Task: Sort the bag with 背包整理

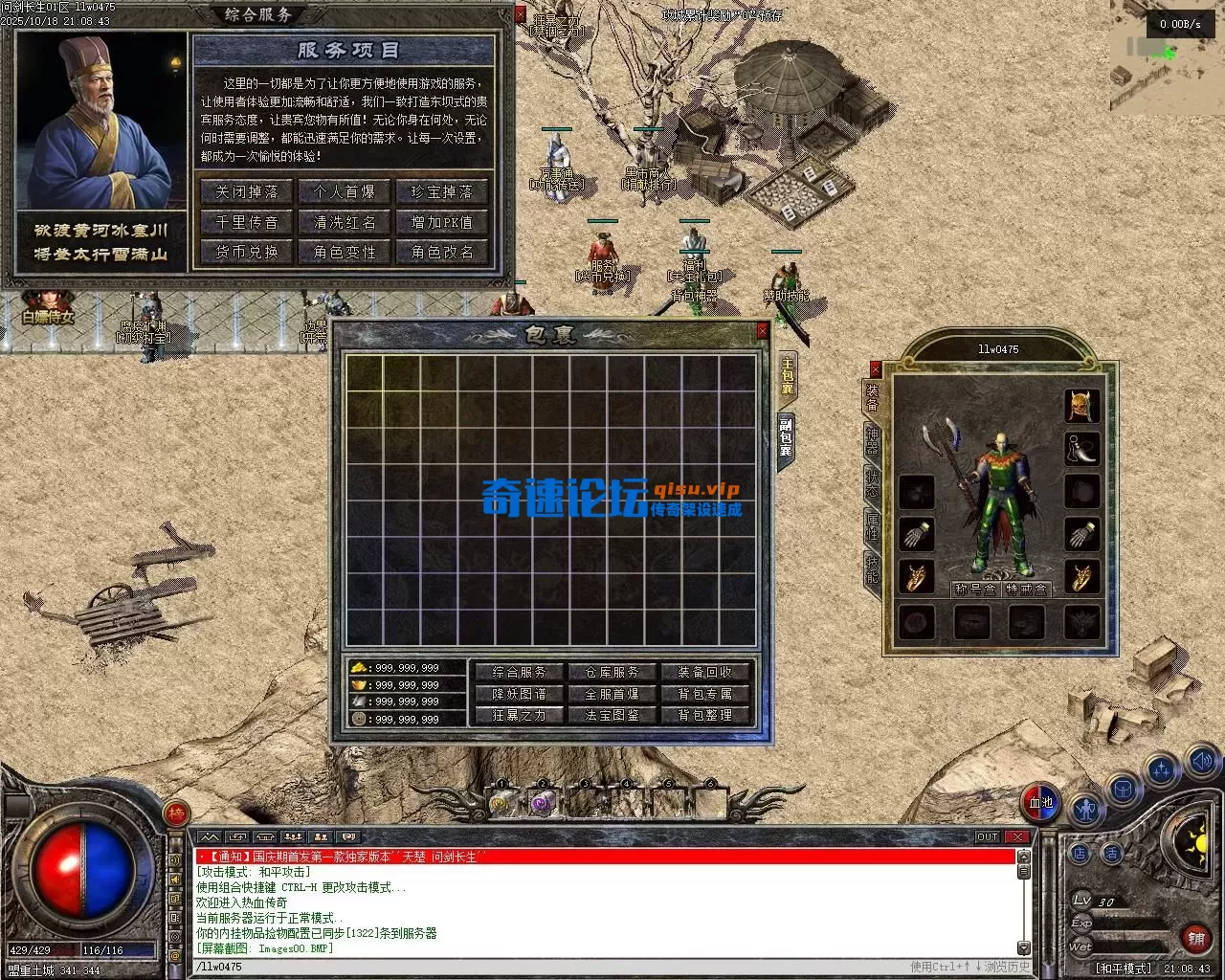Action: click(x=705, y=715)
